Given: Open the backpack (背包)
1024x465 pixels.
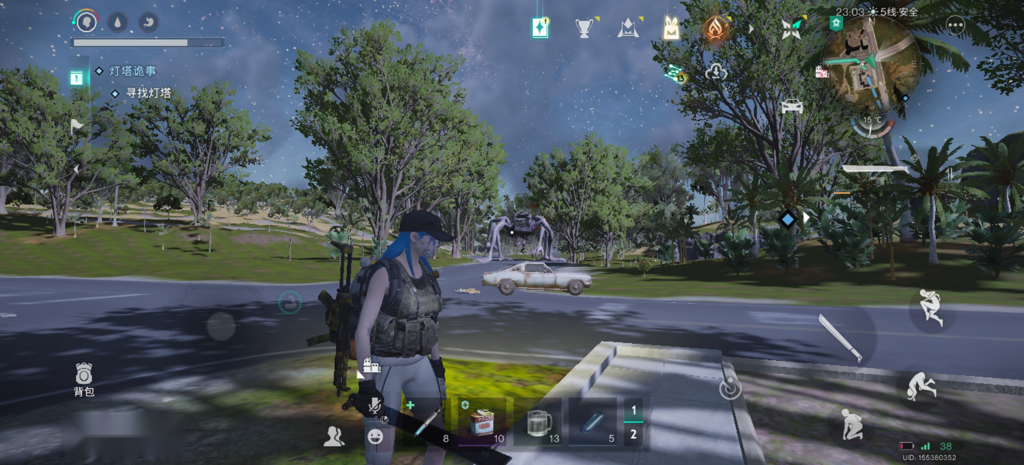Looking at the screenshot, I should click(84, 378).
